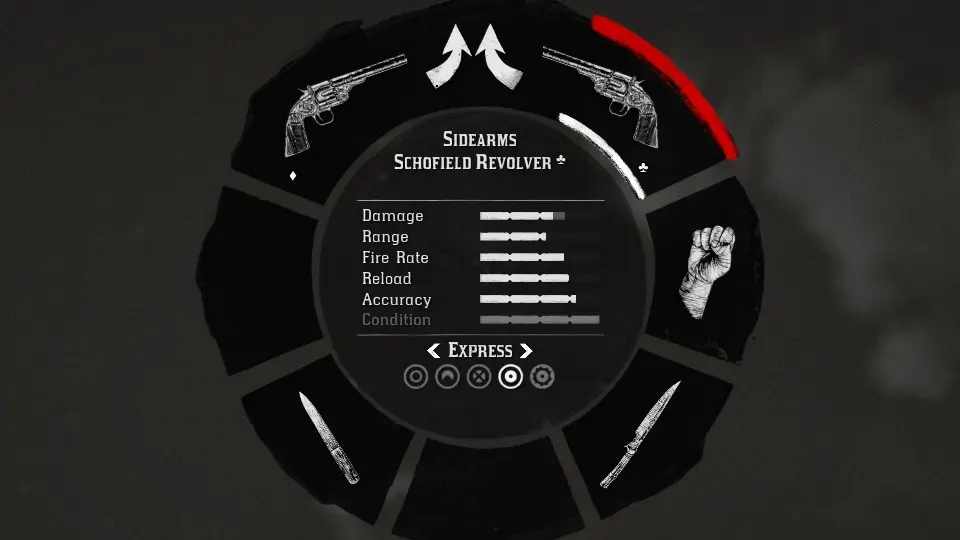Viewport: 960px width, 540px height.
Task: Equip the knife in the lower-left slot
Action: click(328, 437)
